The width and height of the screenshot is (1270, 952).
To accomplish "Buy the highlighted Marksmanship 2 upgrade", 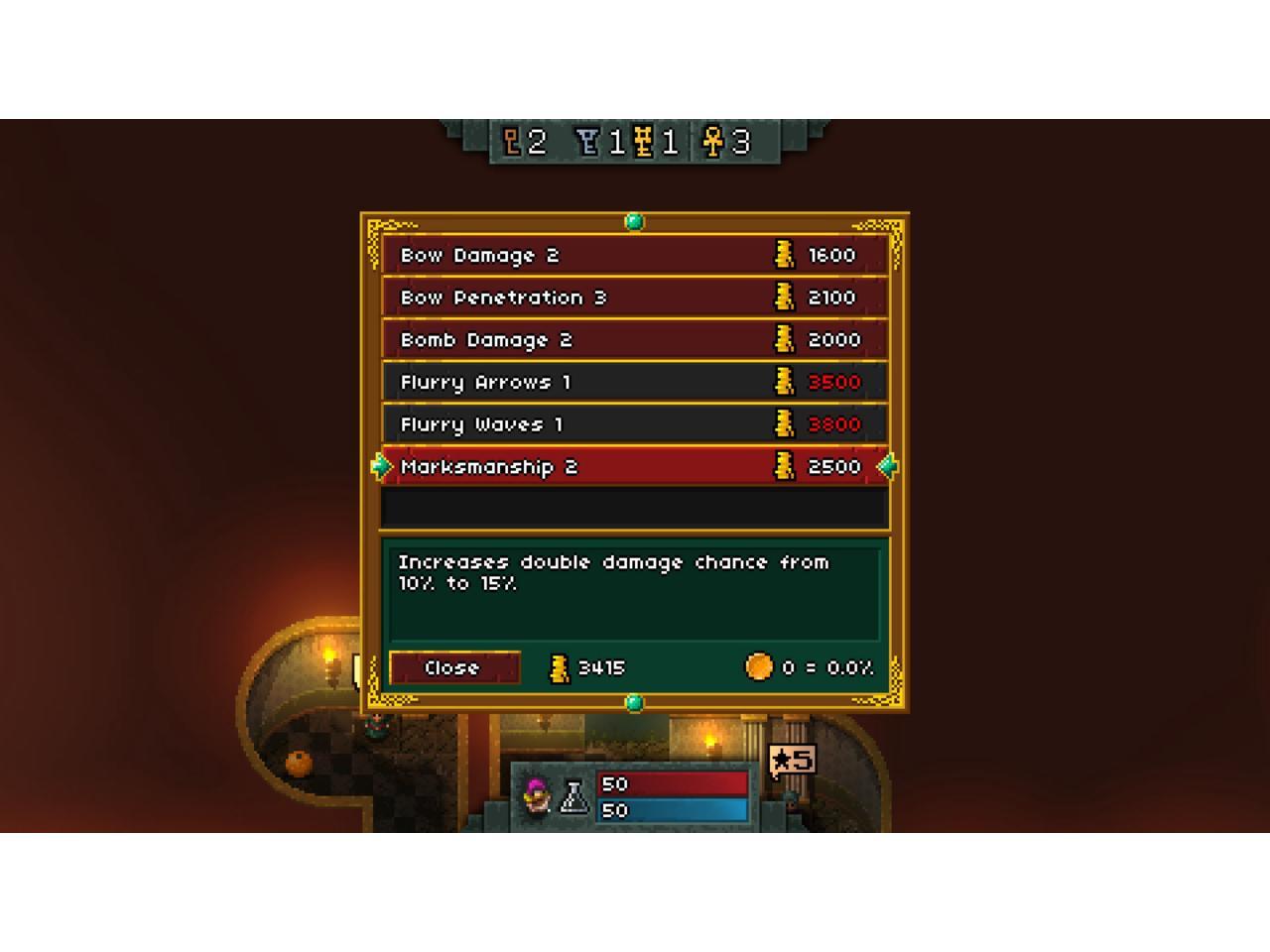I will 634,466.
